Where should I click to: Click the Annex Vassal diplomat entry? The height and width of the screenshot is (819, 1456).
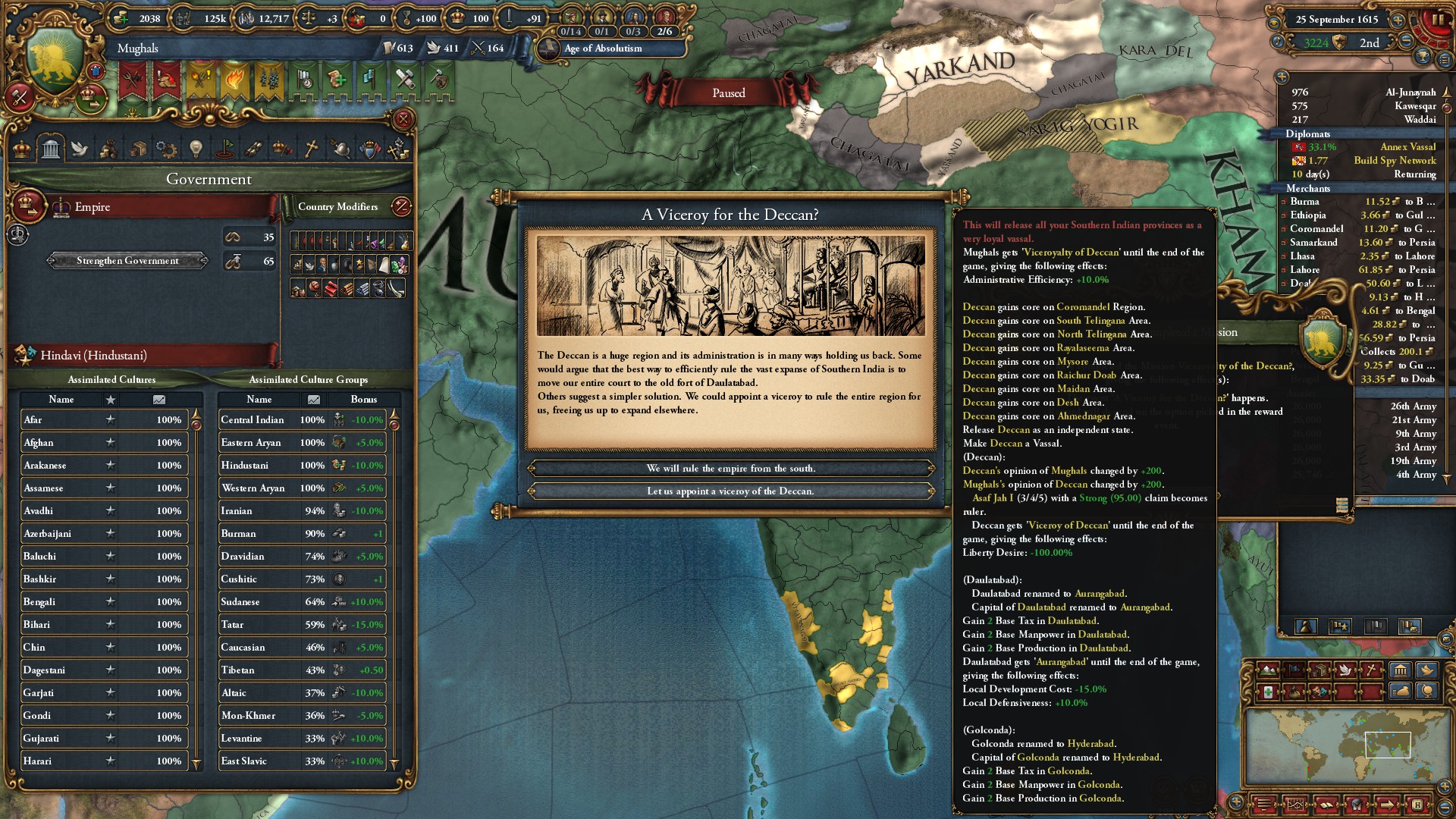[x=1407, y=147]
